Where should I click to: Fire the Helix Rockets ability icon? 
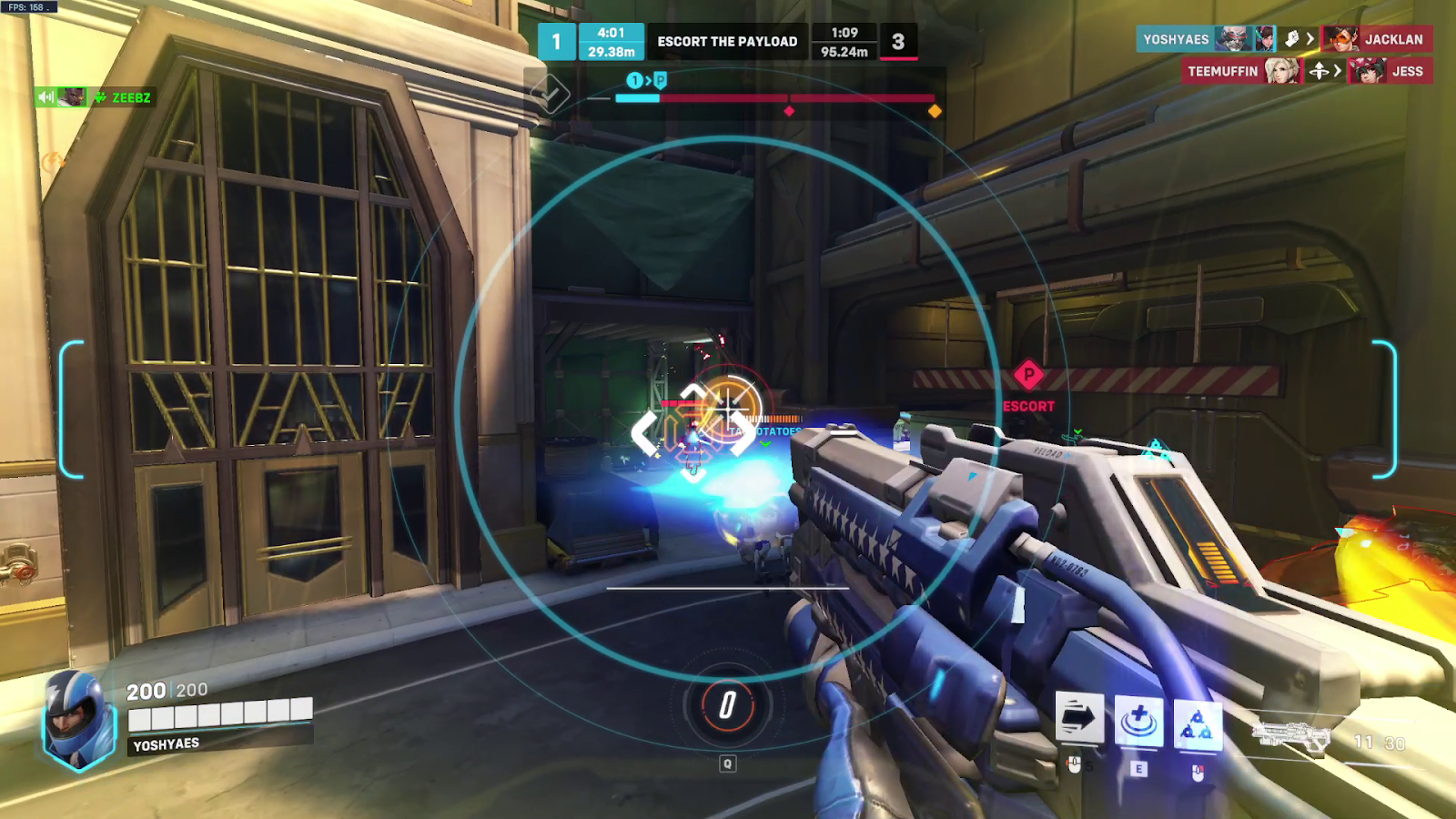pos(1197,723)
